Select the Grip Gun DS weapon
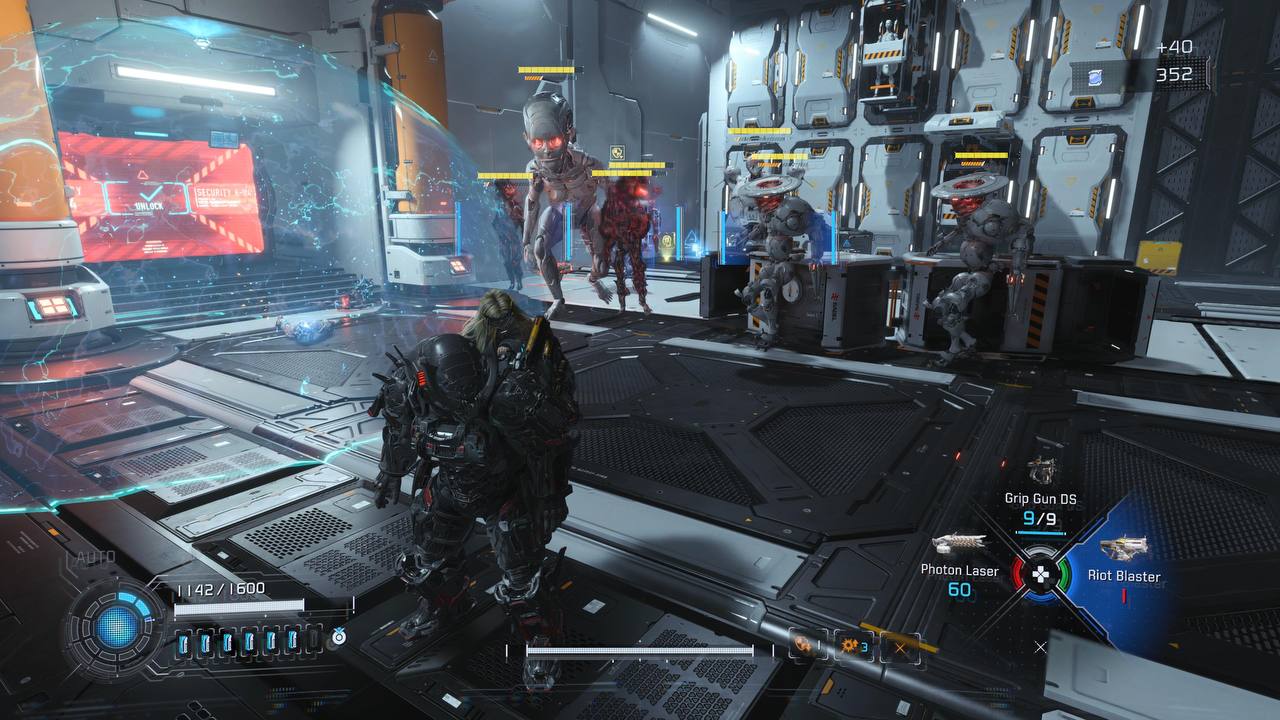1280x720 pixels. point(1041,472)
